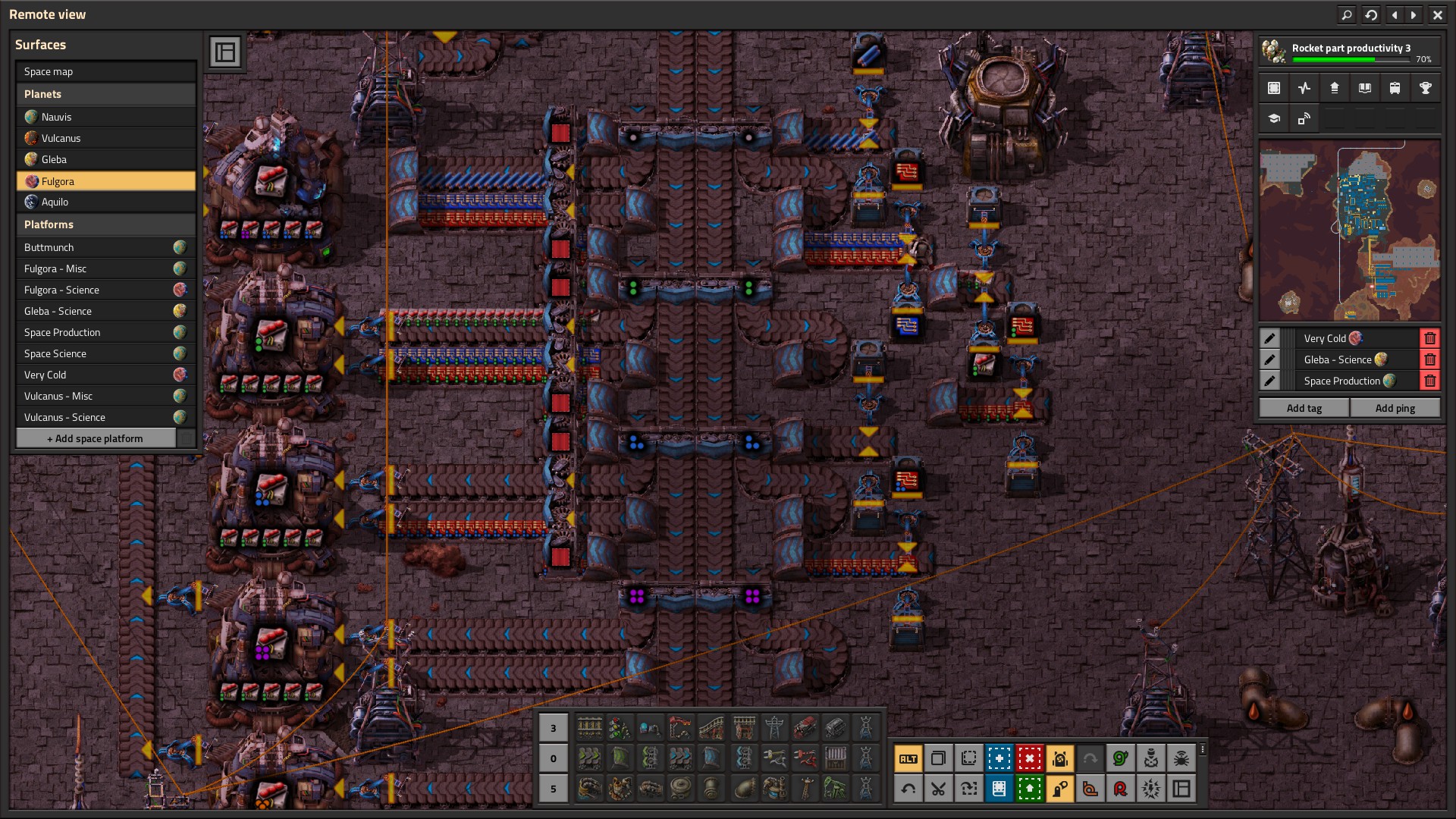Click Add space platform button
Image resolution: width=1456 pixels, height=819 pixels.
[96, 438]
